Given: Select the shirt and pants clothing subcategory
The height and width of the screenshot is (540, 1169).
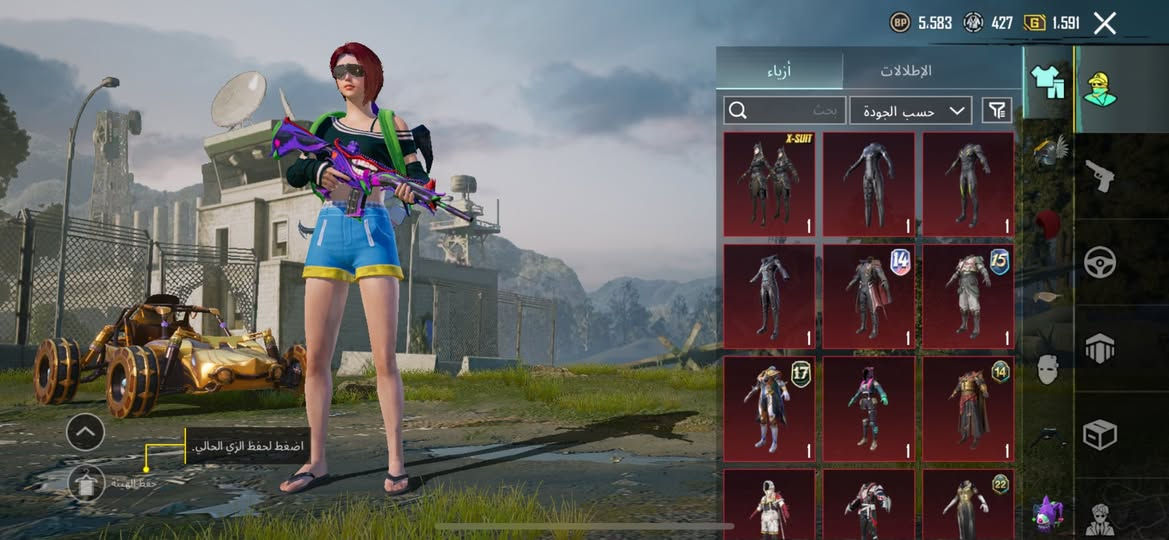Looking at the screenshot, I should point(1048,82).
